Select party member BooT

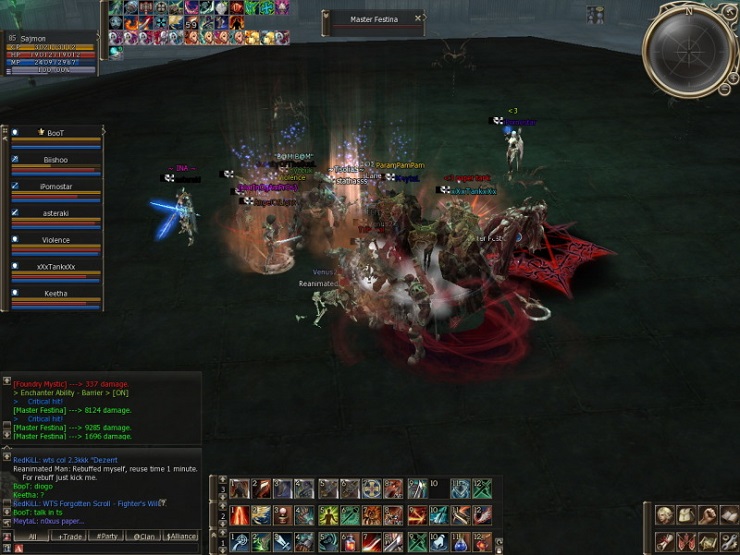tap(56, 133)
